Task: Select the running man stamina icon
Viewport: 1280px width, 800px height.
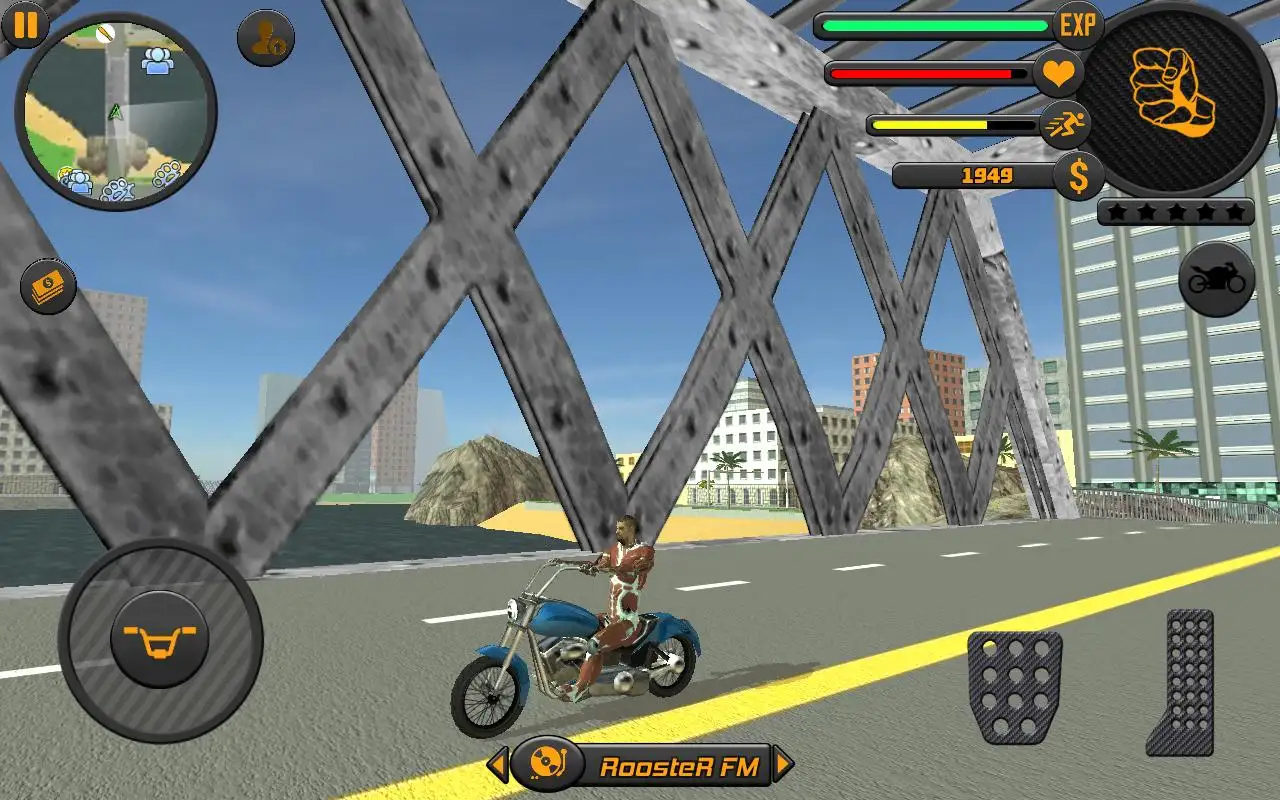Action: [1067, 124]
